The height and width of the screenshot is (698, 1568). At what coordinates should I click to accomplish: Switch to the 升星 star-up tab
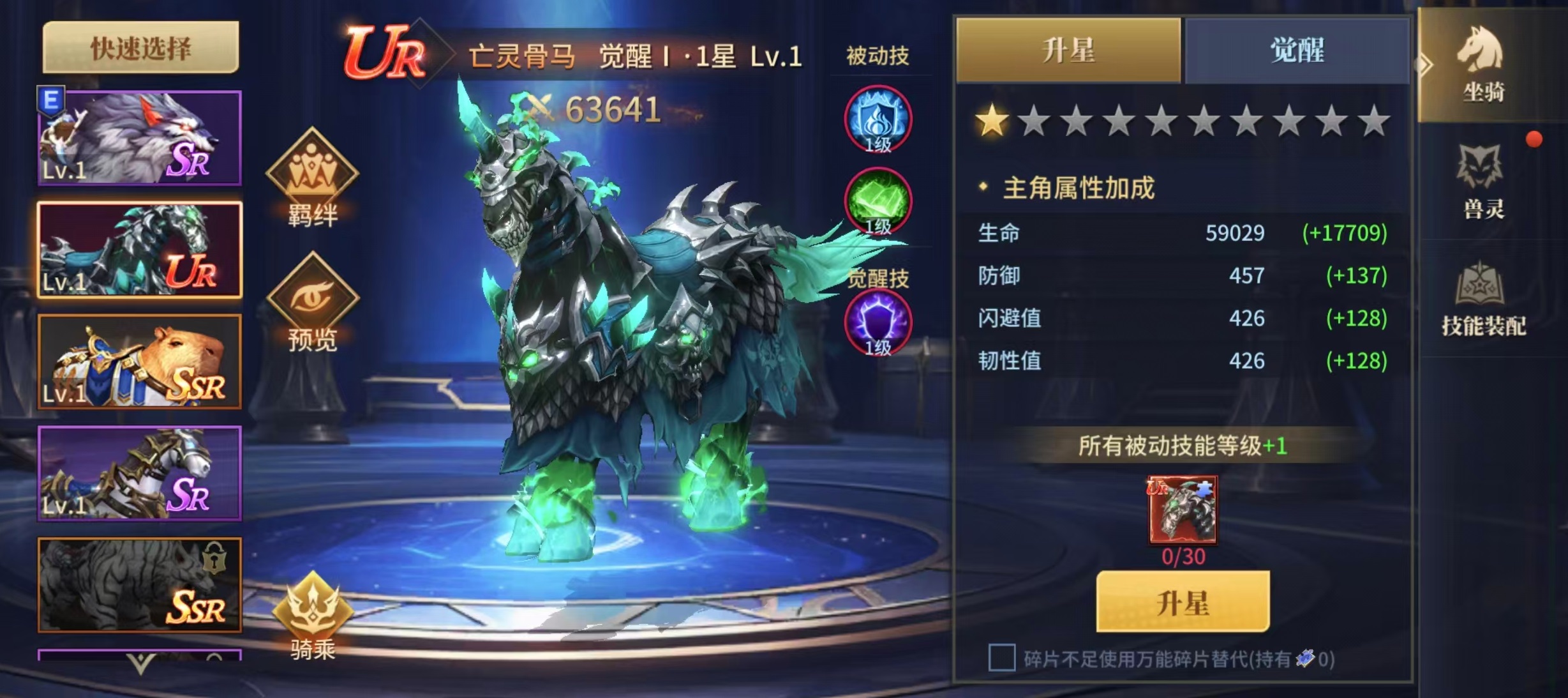click(1068, 50)
